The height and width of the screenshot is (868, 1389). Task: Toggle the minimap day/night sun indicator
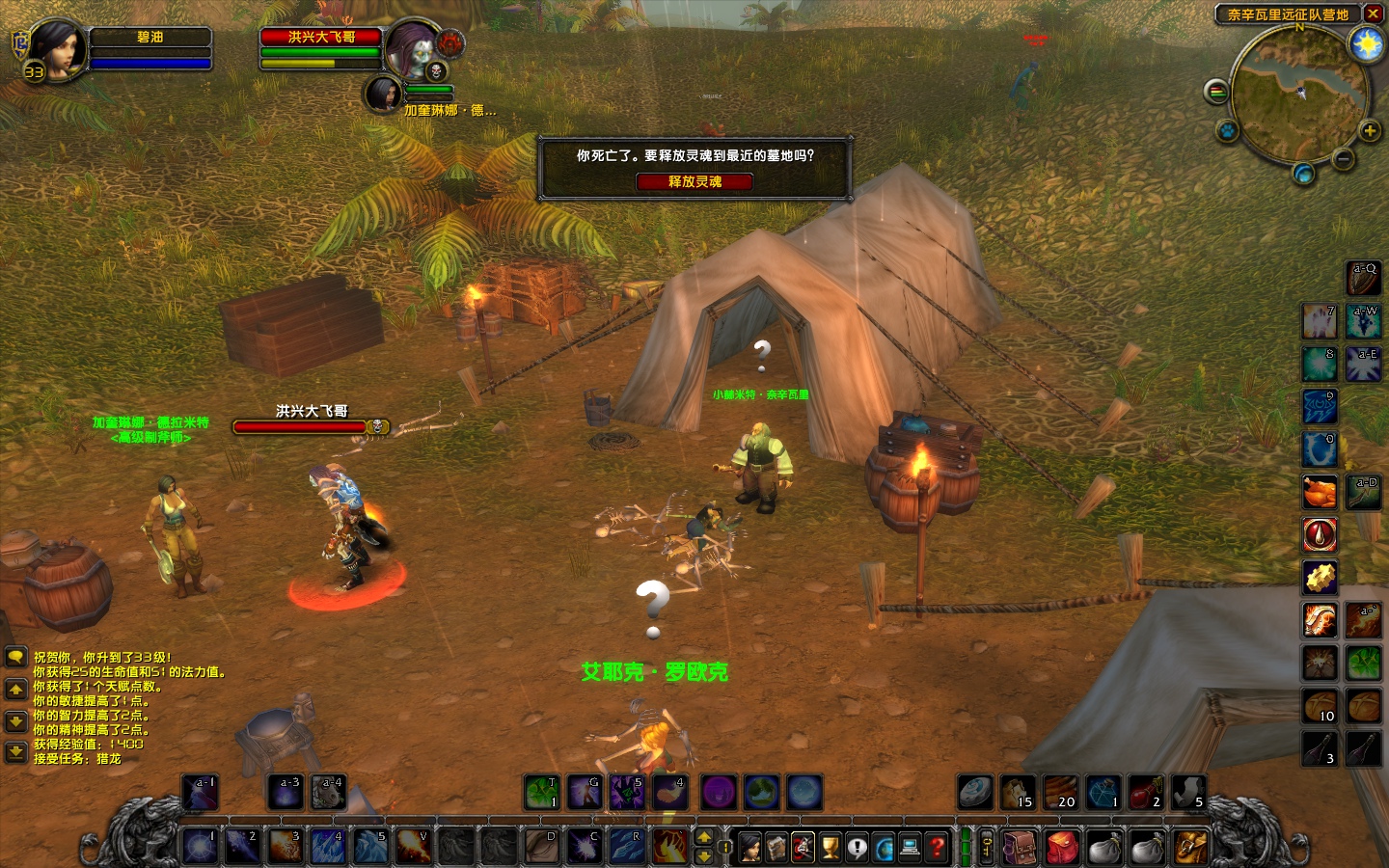(1367, 44)
